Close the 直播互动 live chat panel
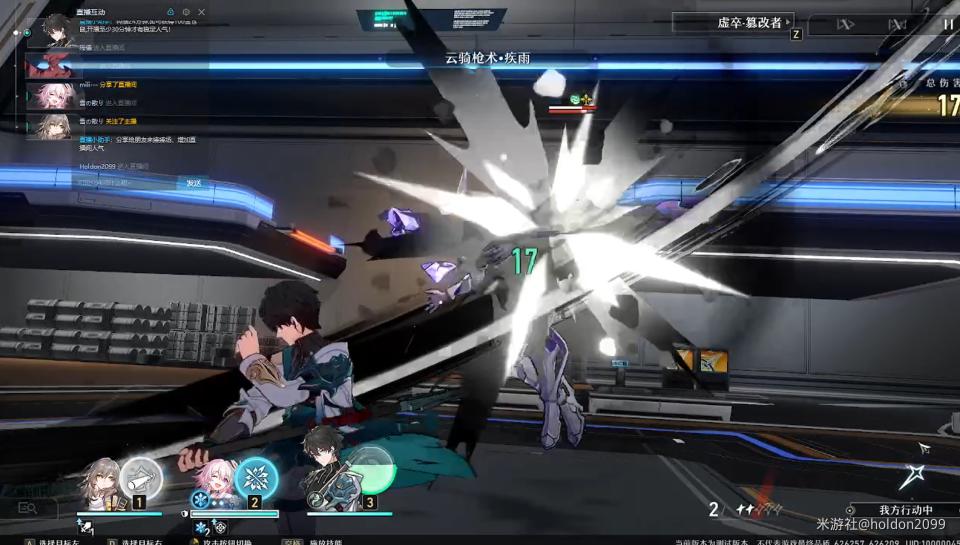The width and height of the screenshot is (960, 545). [202, 12]
